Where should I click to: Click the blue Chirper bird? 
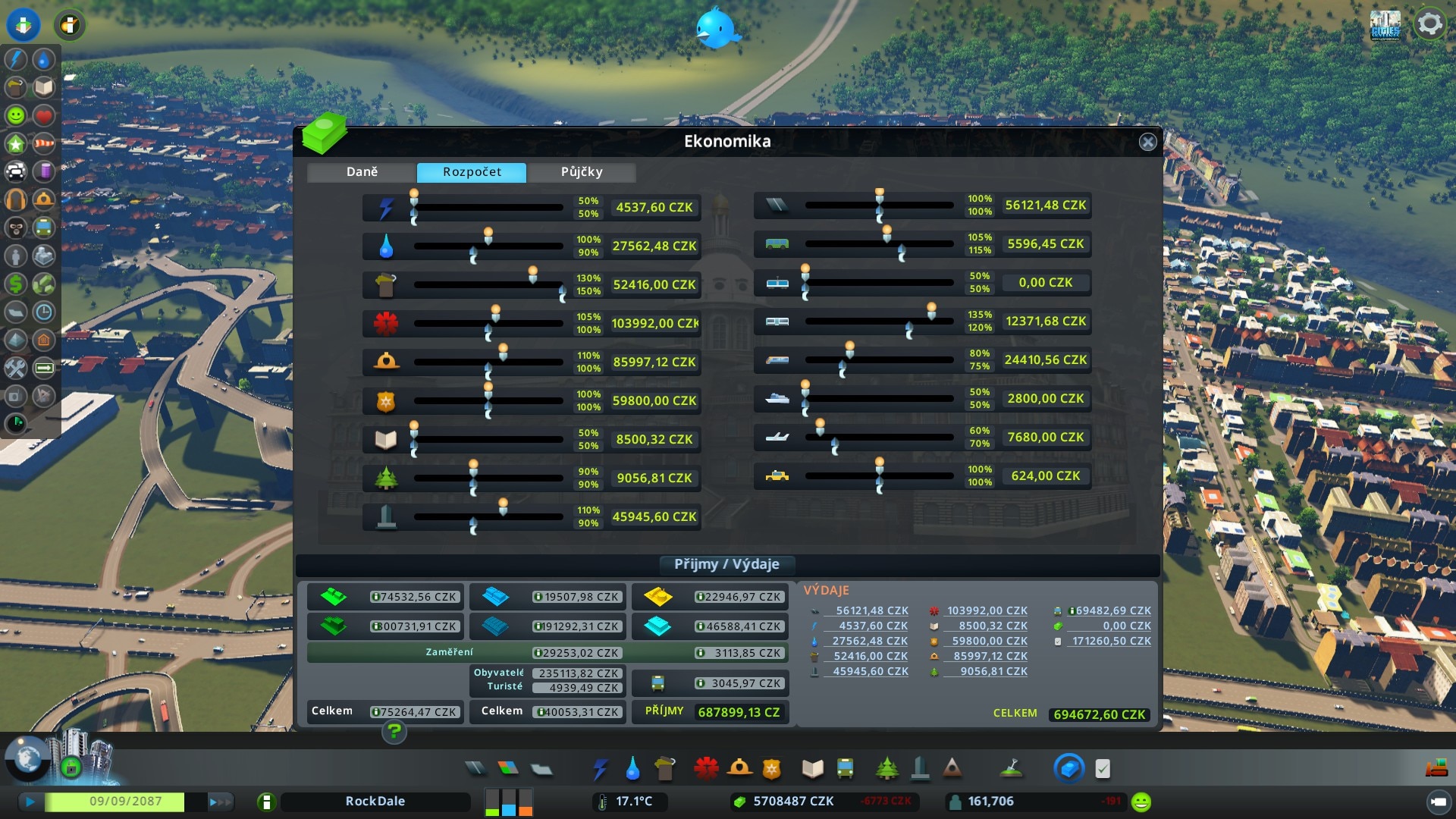715,27
